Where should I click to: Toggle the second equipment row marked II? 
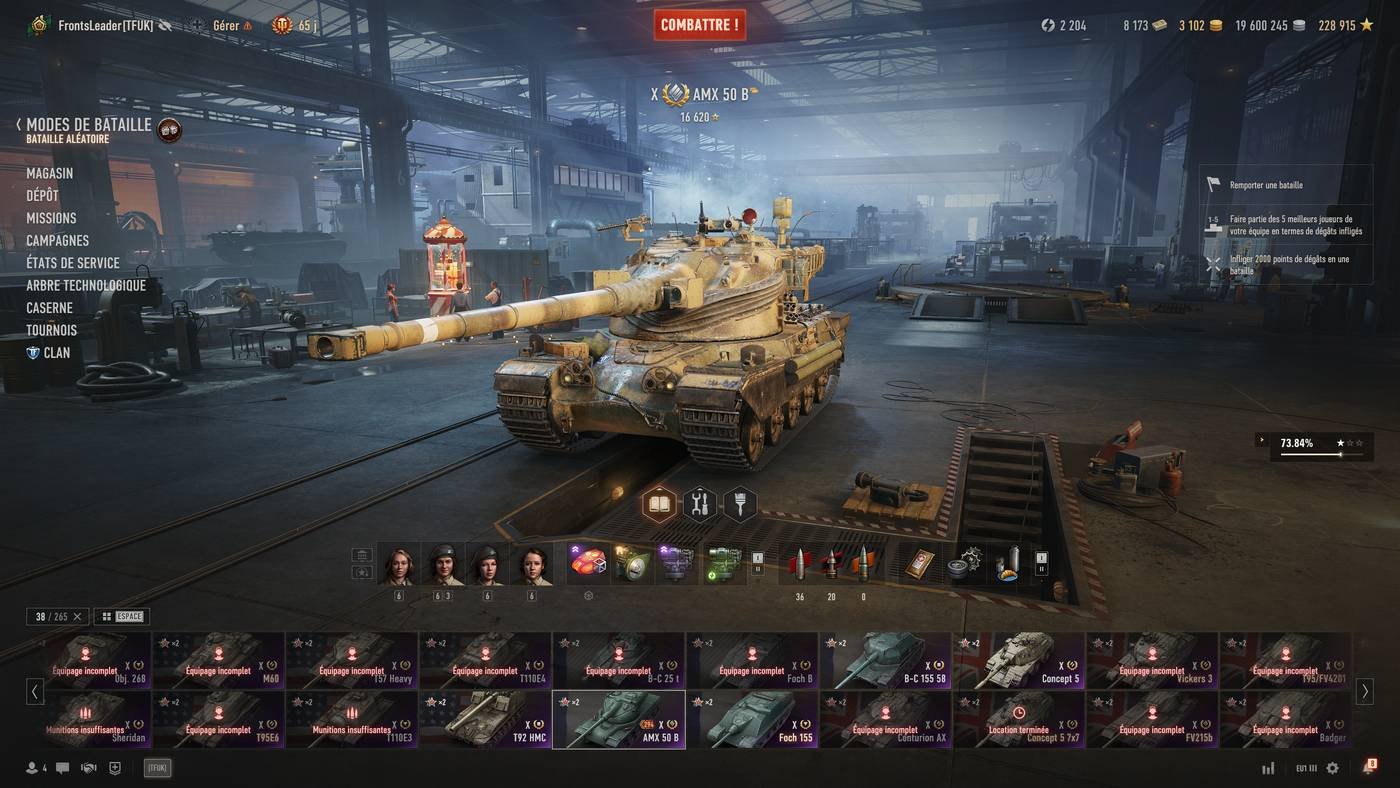point(757,570)
